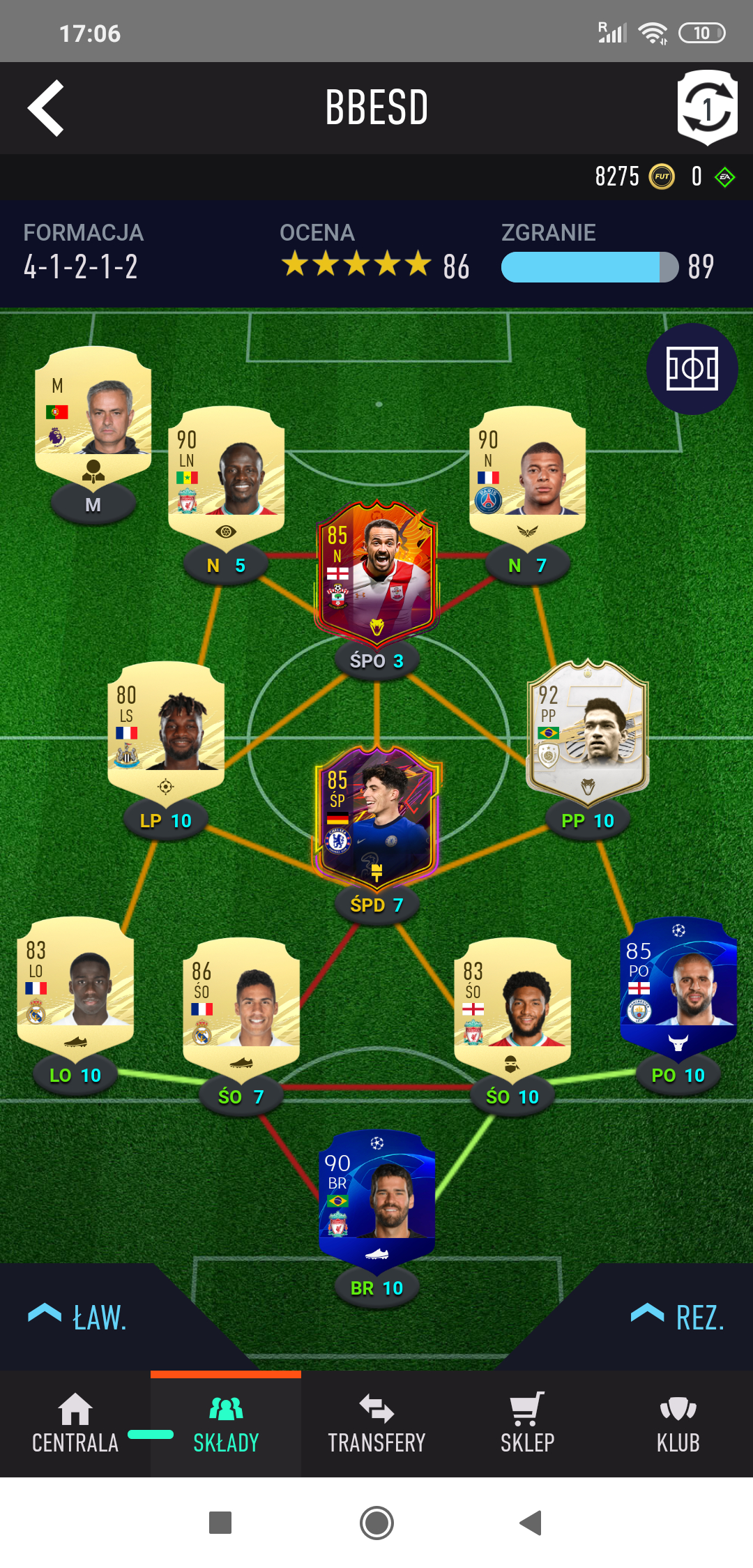Expand the REZ. reserves panel
This screenshot has width=753, height=1568.
click(x=678, y=1317)
